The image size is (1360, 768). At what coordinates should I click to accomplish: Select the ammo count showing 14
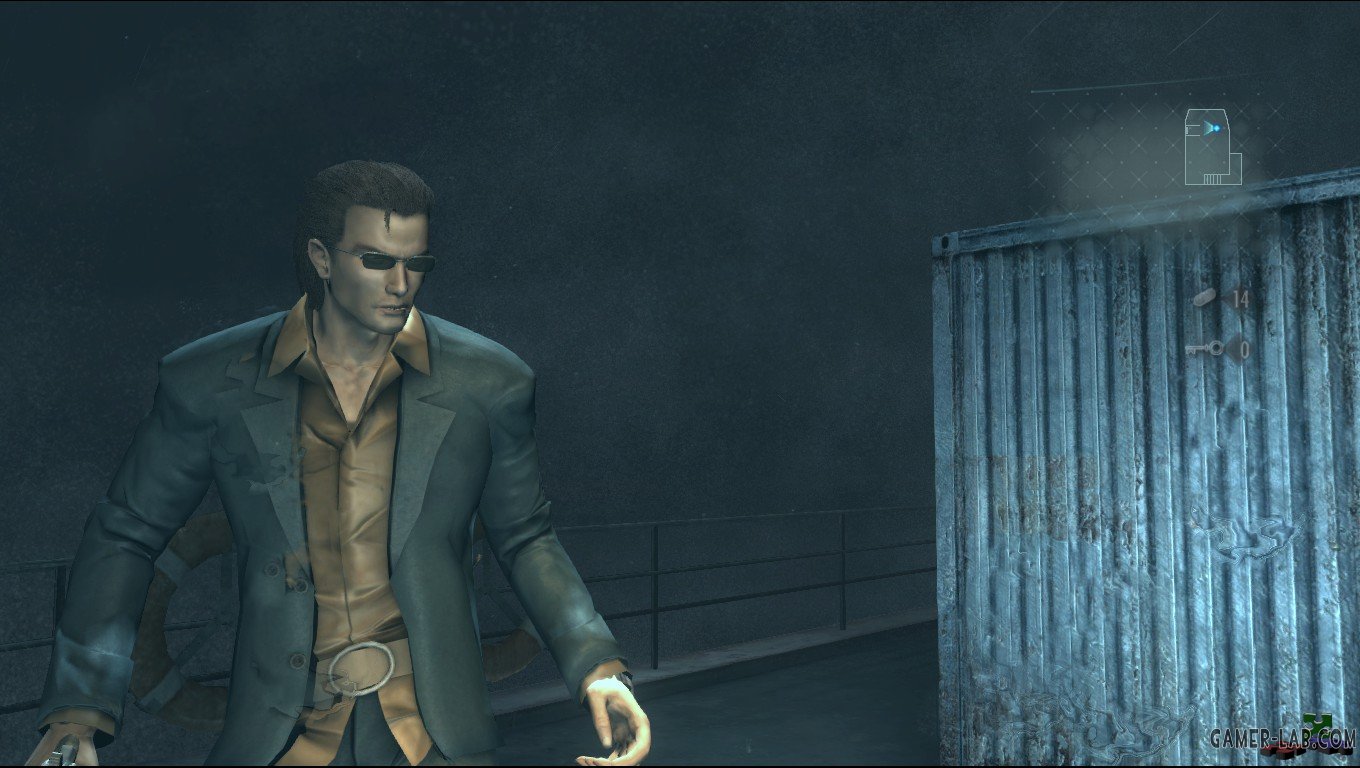coord(1240,299)
